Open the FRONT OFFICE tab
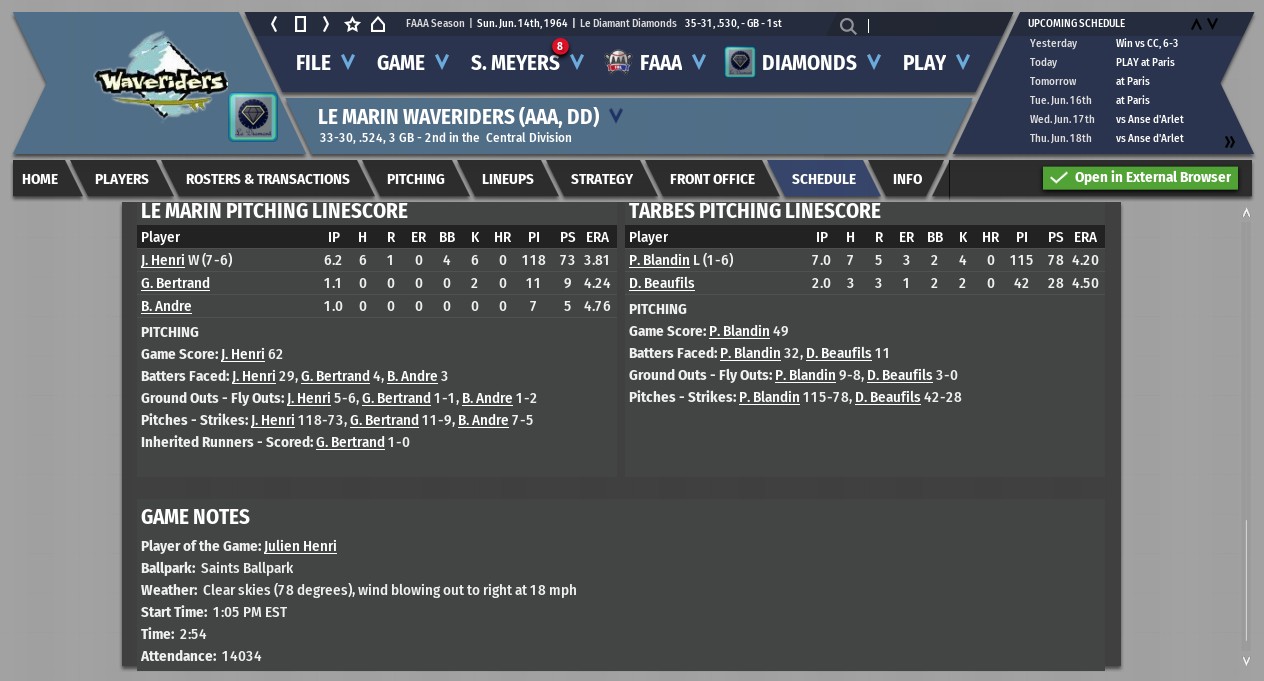Image resolution: width=1264 pixels, height=681 pixels. (712, 179)
